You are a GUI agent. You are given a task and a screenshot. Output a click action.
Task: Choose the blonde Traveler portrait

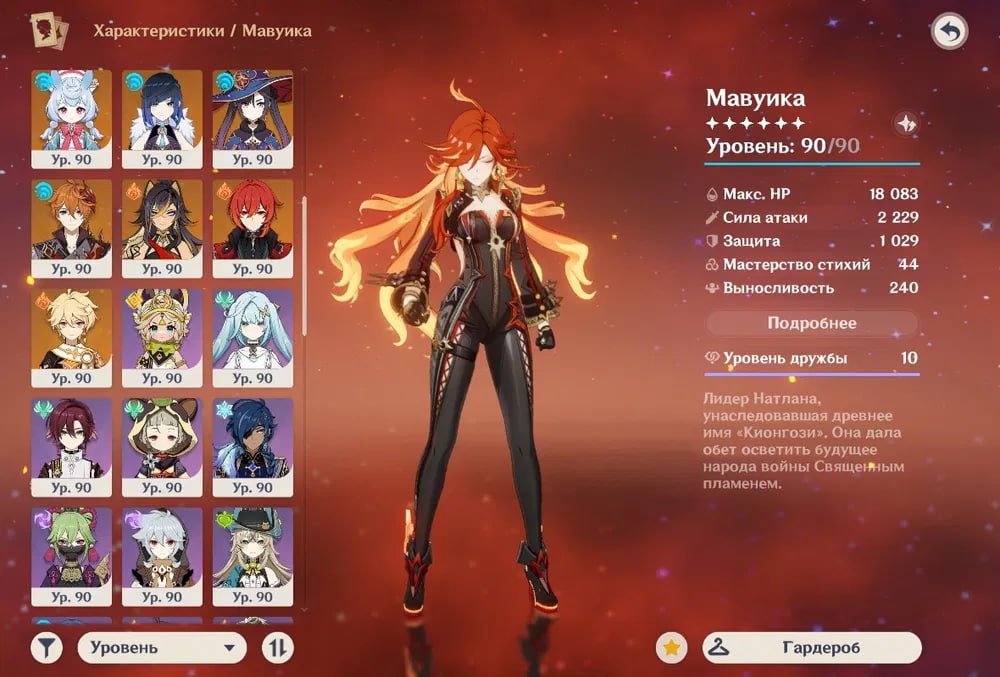[x=71, y=329]
